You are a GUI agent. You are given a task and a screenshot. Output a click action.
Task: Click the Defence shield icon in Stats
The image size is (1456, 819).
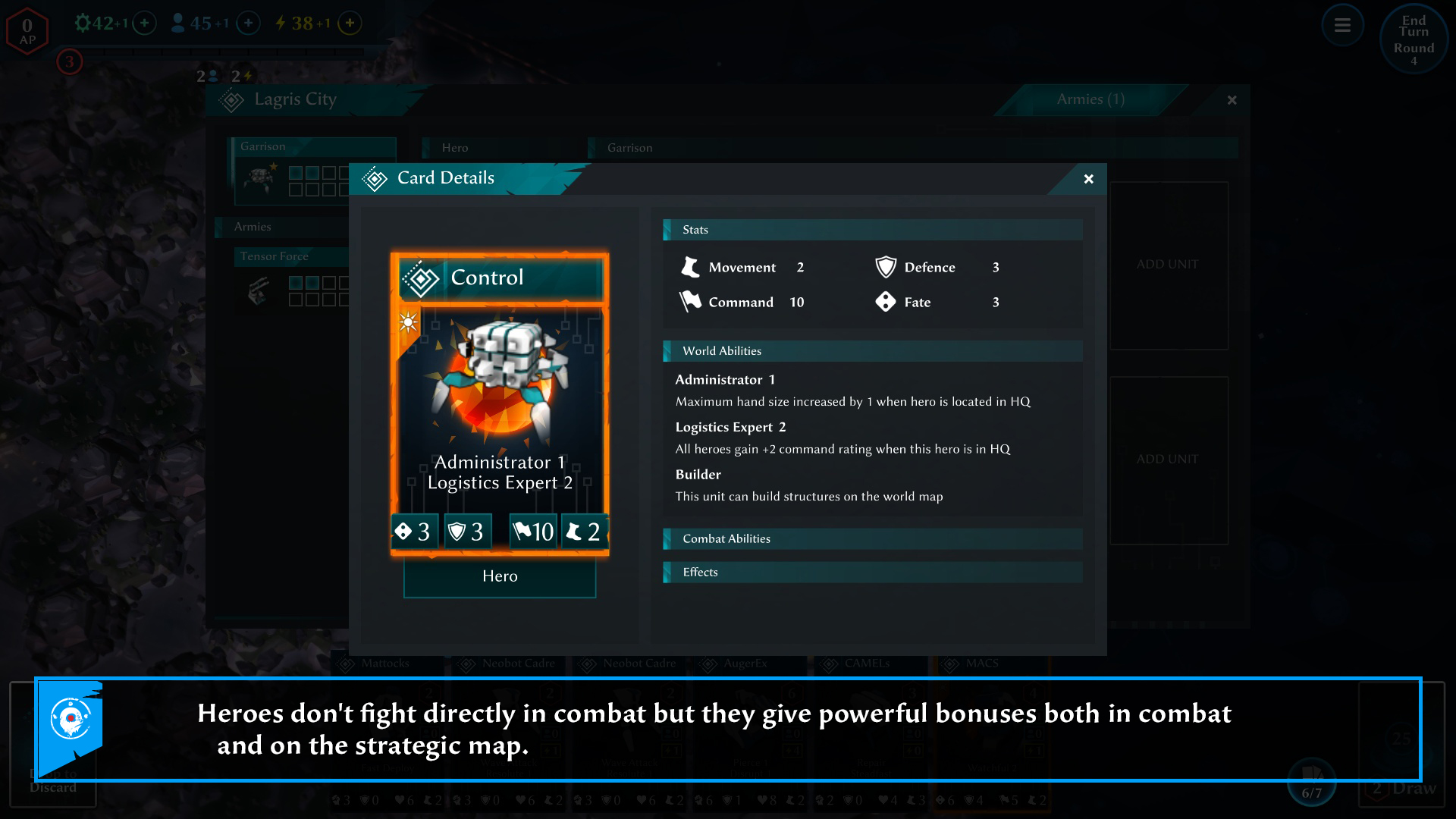click(886, 267)
